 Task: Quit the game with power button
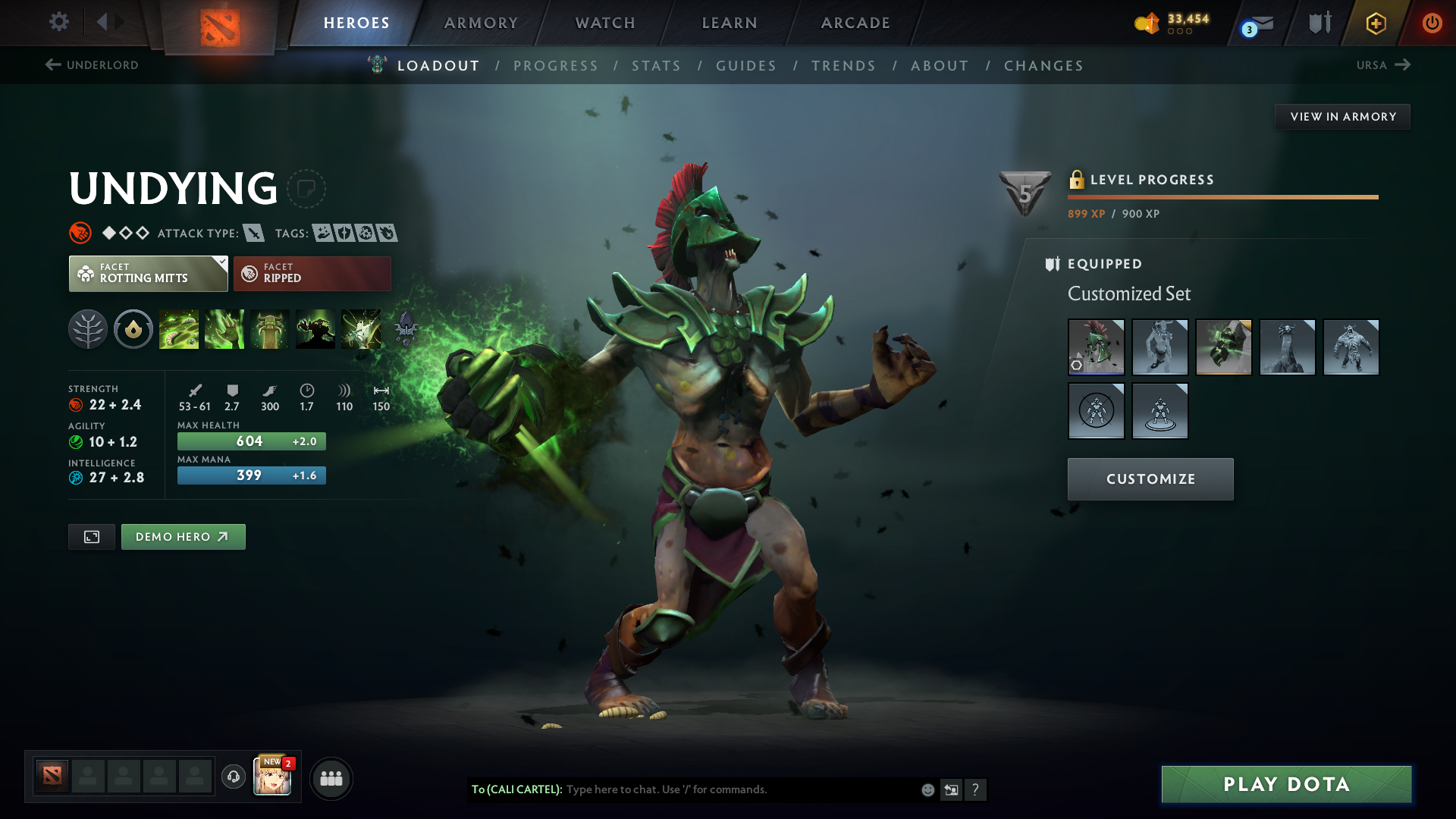tap(1432, 23)
